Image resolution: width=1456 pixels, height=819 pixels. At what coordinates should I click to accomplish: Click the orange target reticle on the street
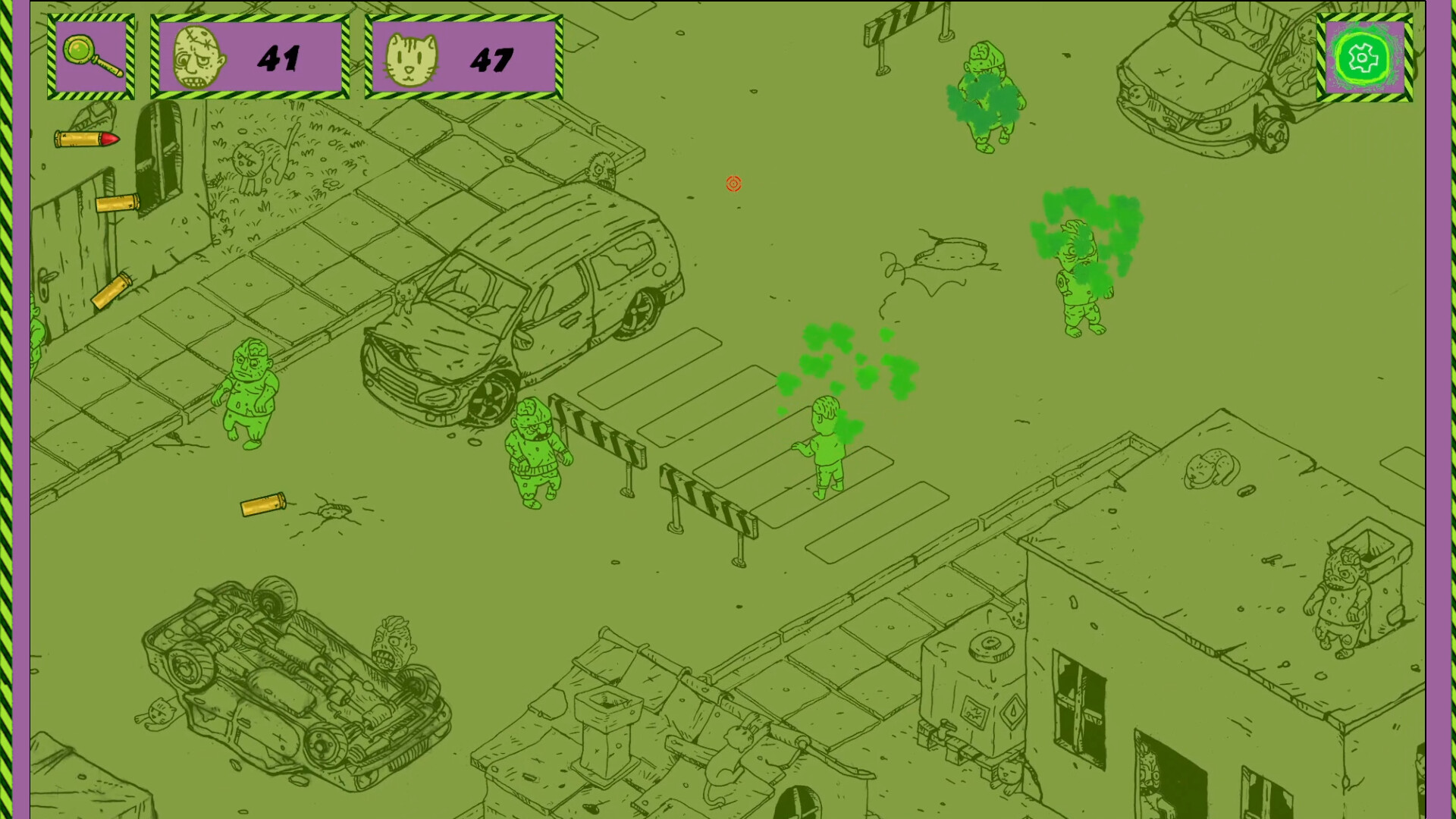[x=733, y=184]
